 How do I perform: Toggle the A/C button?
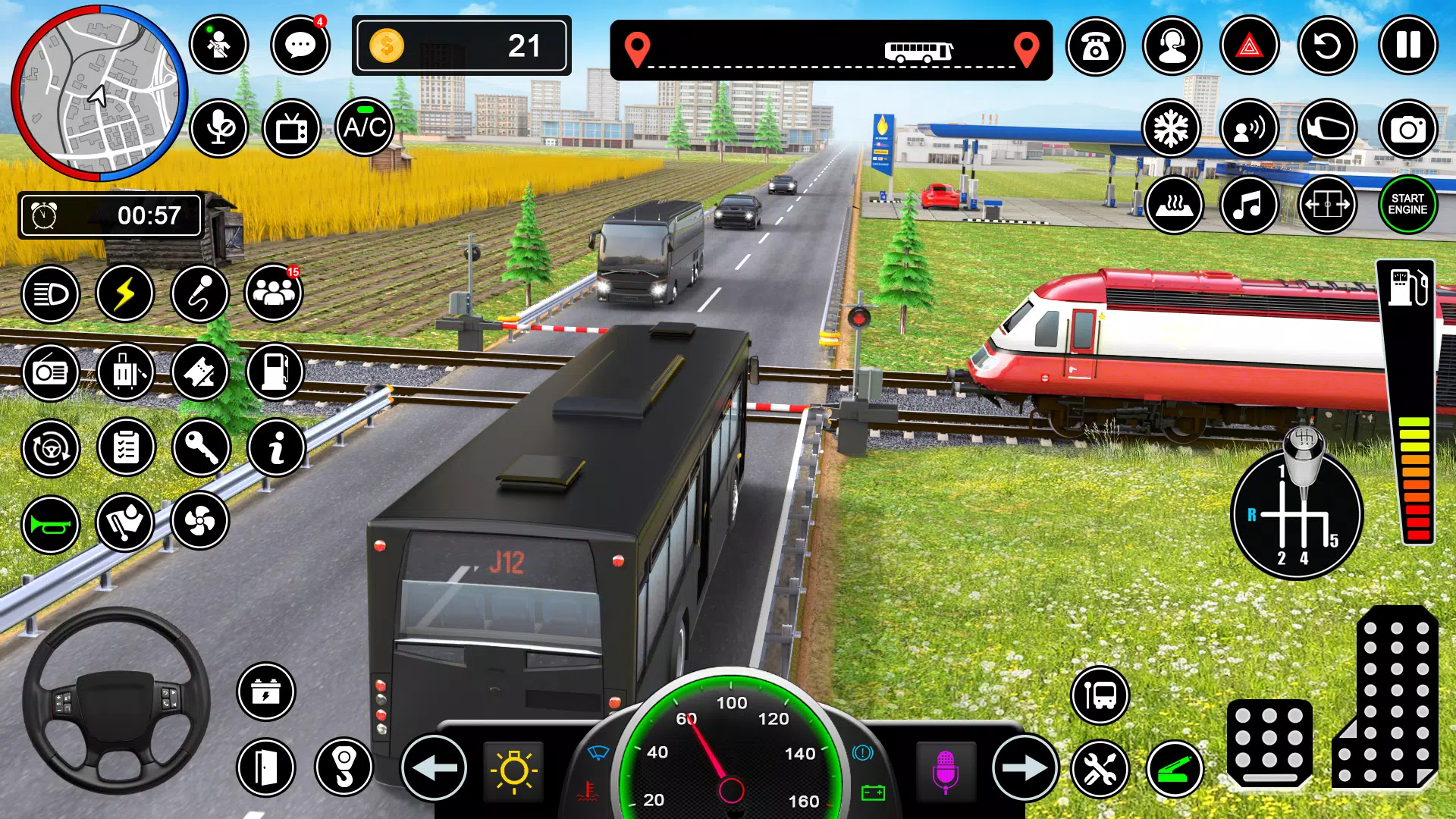365,127
